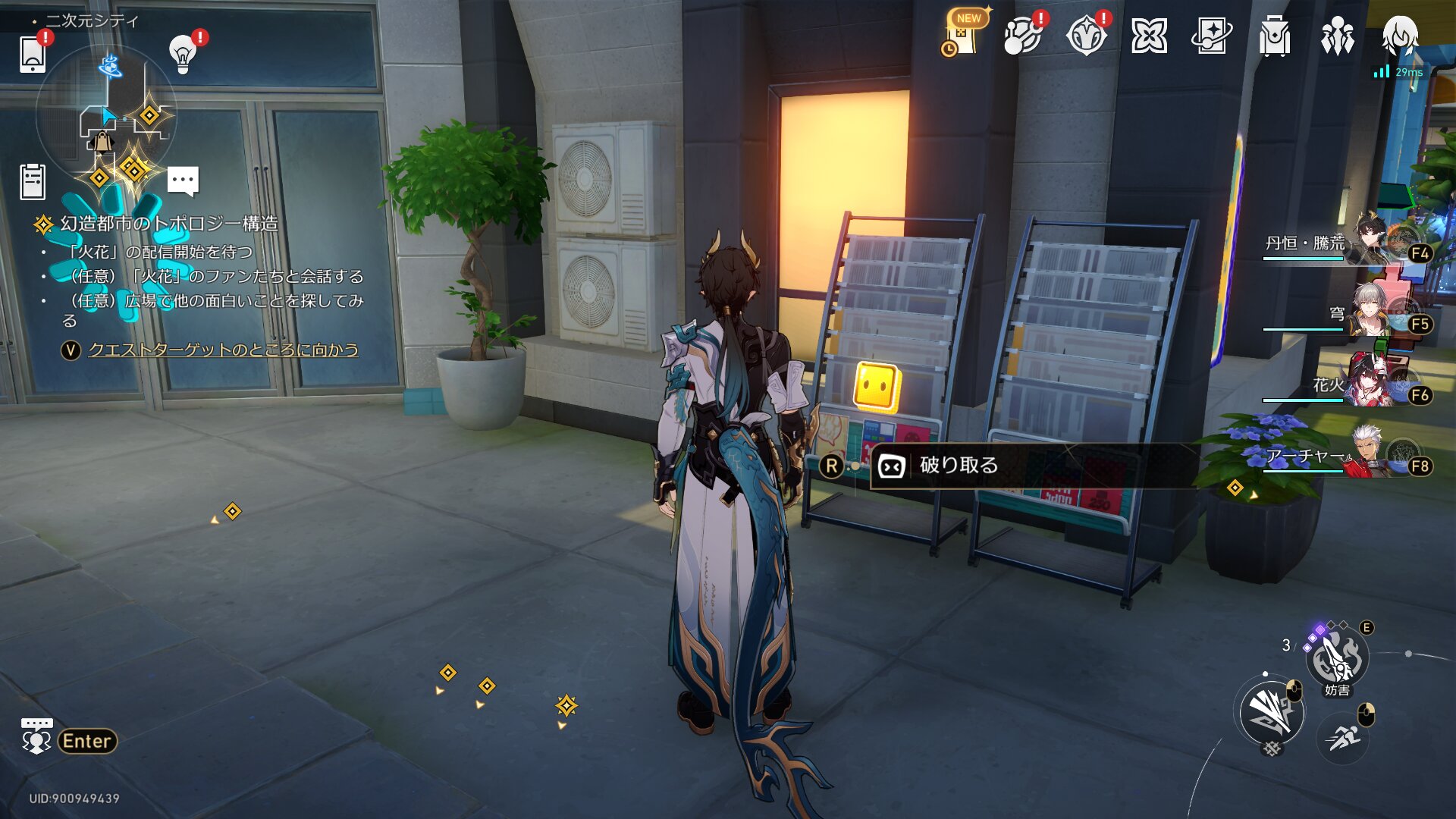Screen dimensions: 1456x819
Task: Open the suitcase inventory icon
Action: pos(1274,36)
